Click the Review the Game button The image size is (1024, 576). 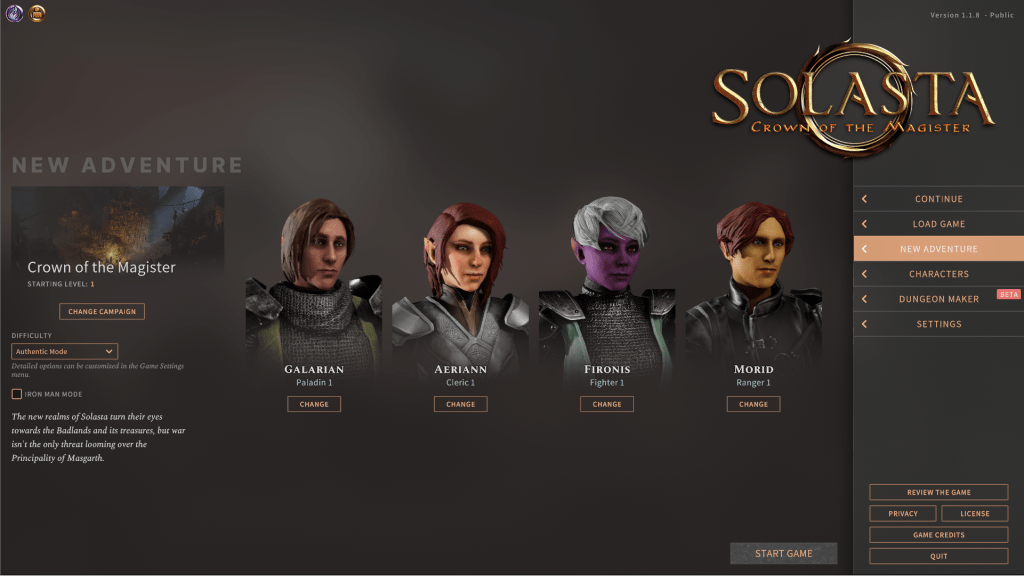click(x=938, y=492)
